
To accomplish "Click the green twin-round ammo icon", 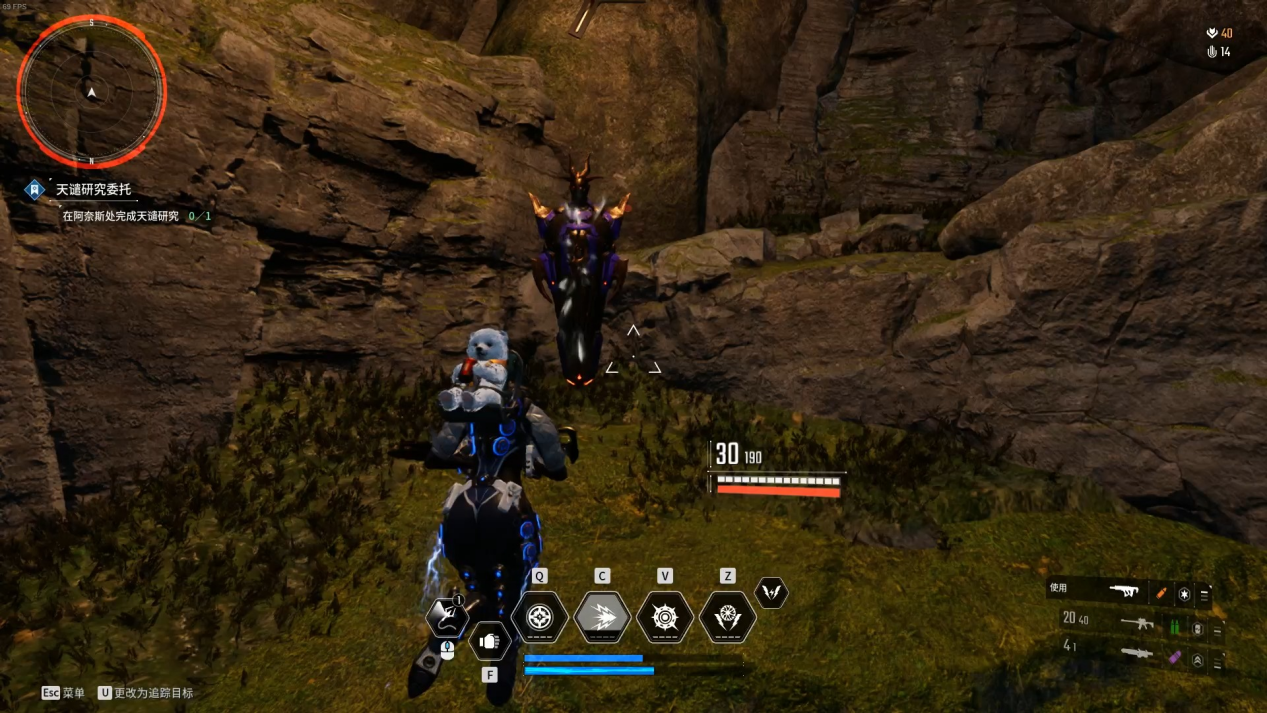I will point(1175,627).
